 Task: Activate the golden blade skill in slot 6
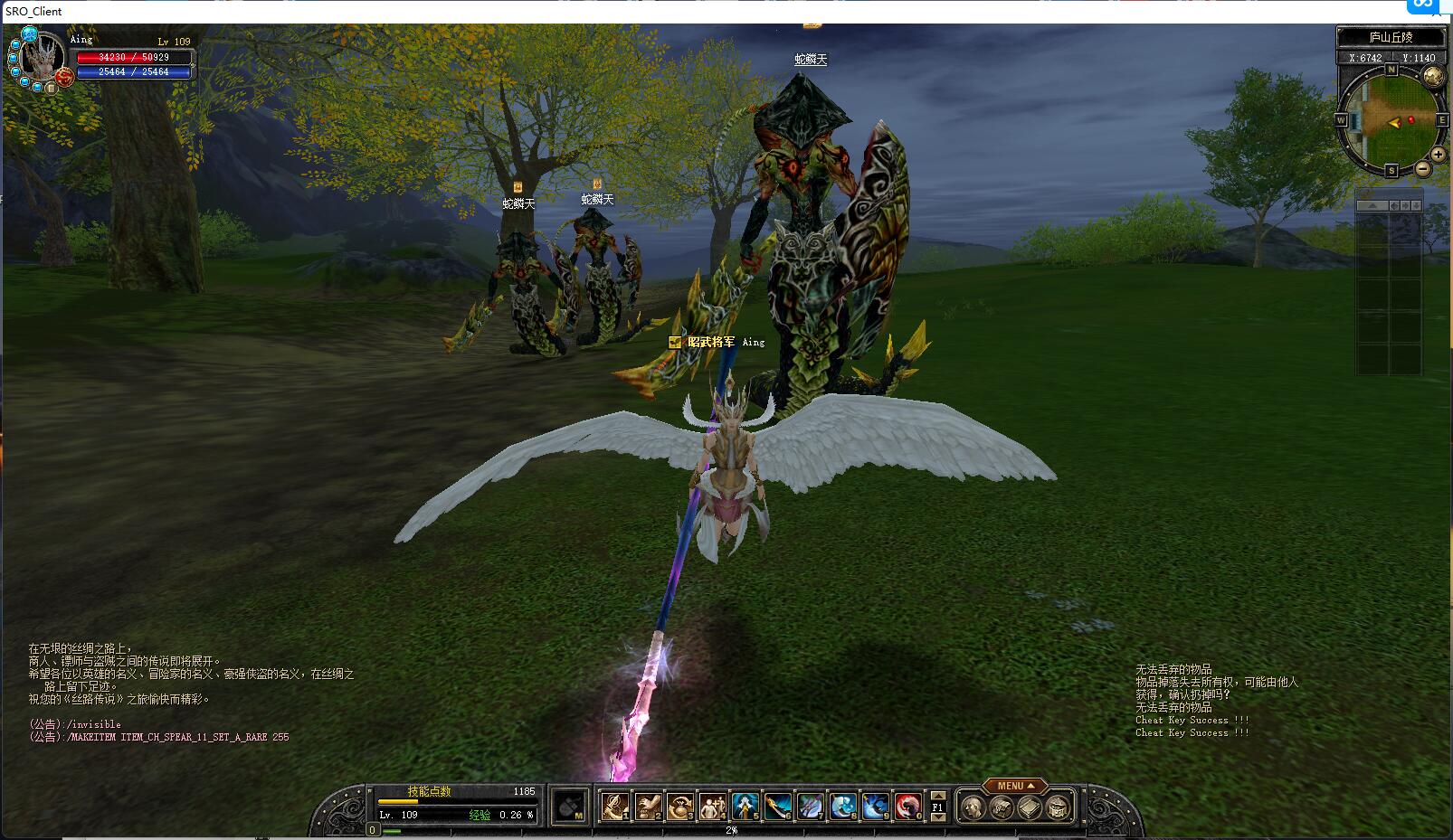pyautogui.click(x=778, y=806)
